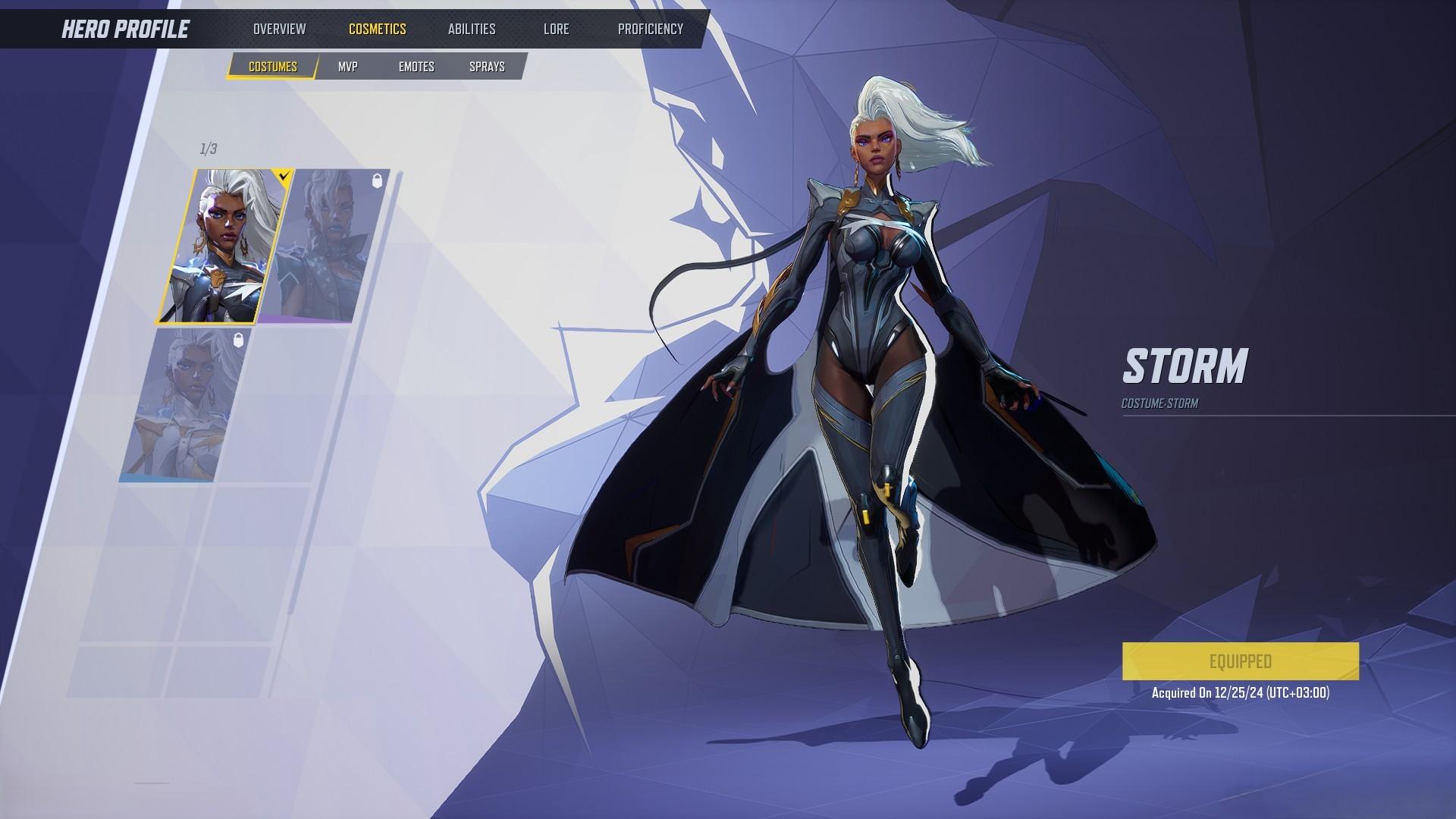View the Lore tab

[556, 29]
